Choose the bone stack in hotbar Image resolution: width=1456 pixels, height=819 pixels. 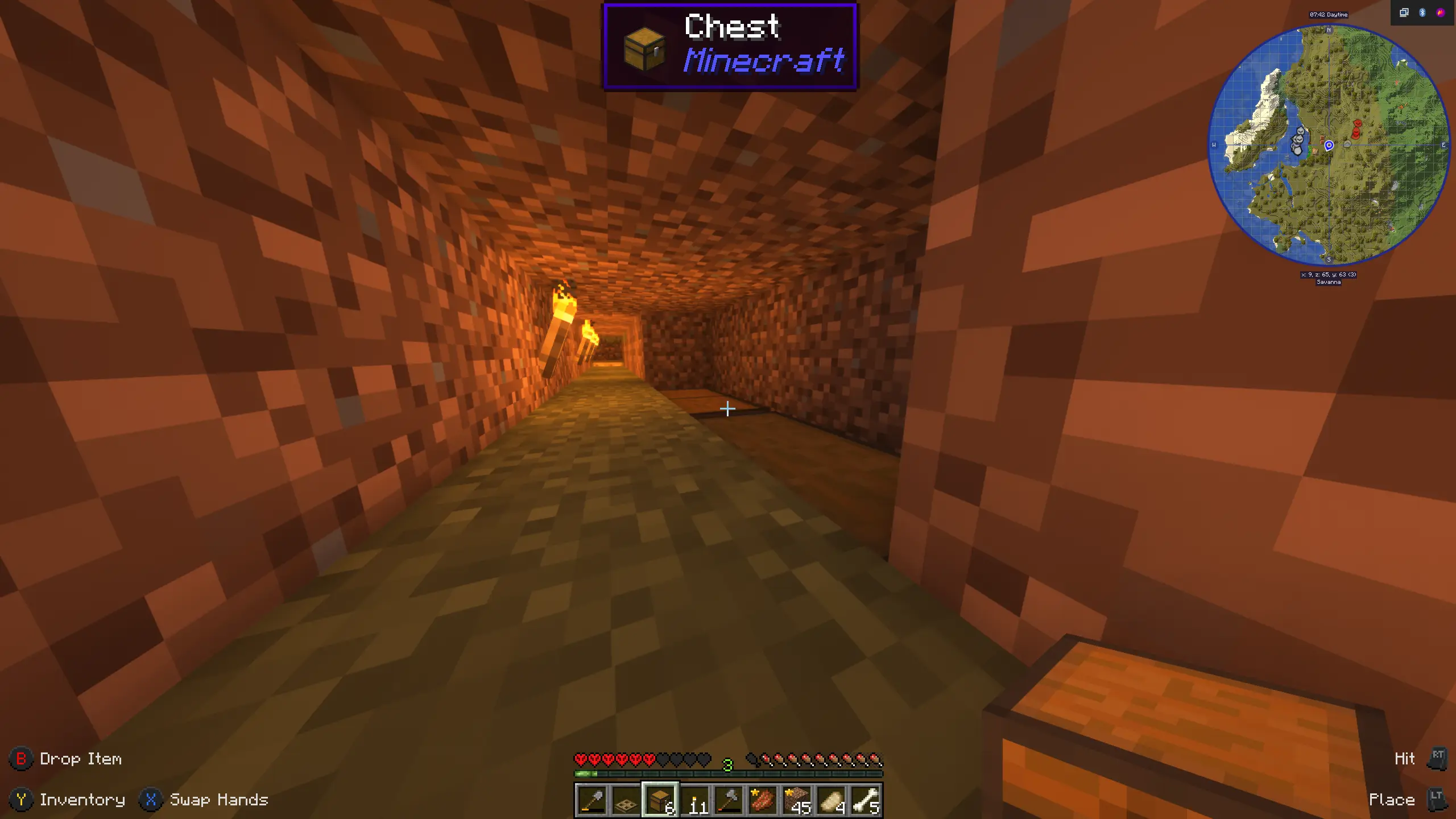866,800
